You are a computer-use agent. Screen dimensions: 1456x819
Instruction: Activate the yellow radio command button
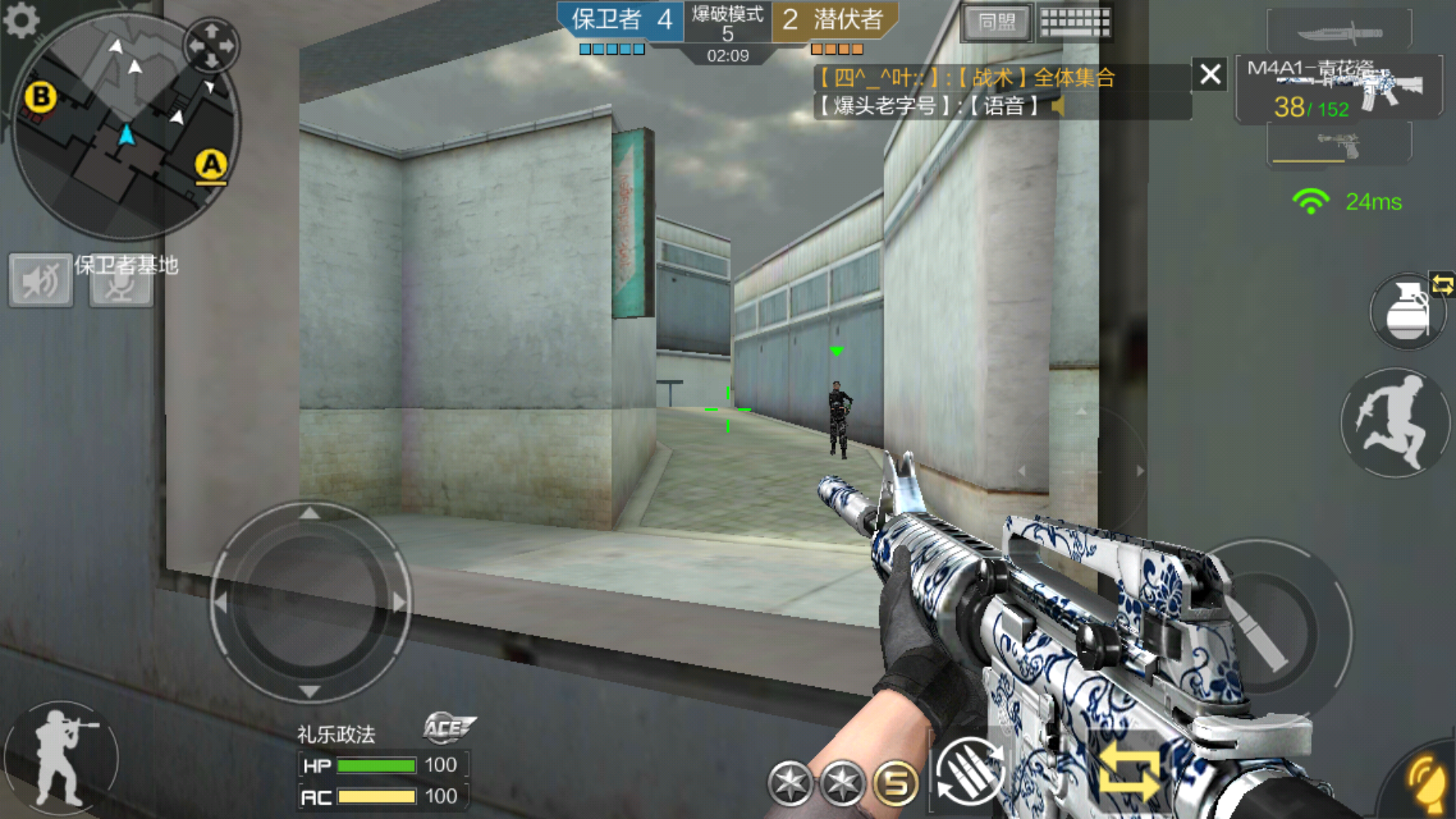coord(1426,781)
